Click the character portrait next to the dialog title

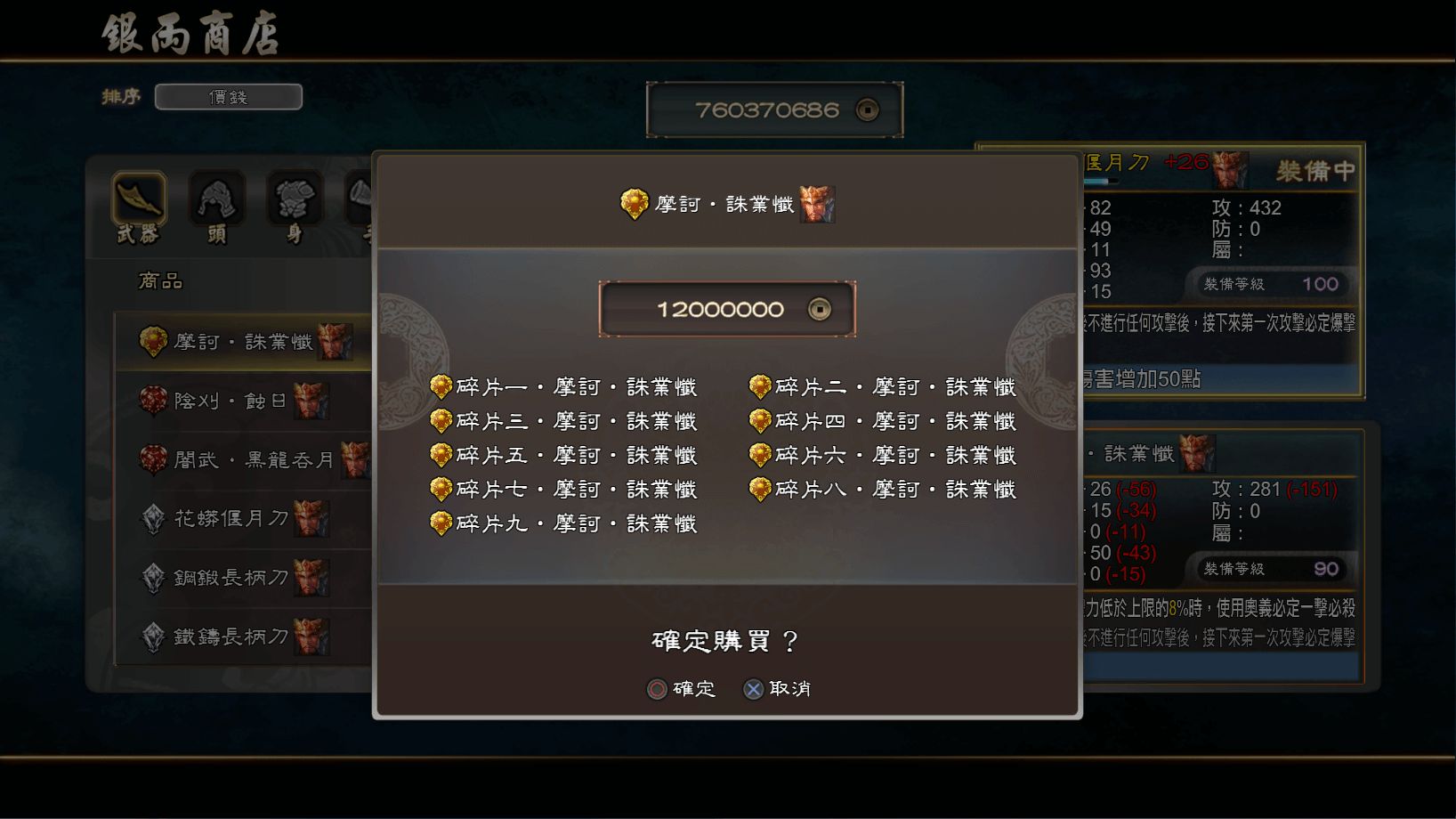(819, 205)
